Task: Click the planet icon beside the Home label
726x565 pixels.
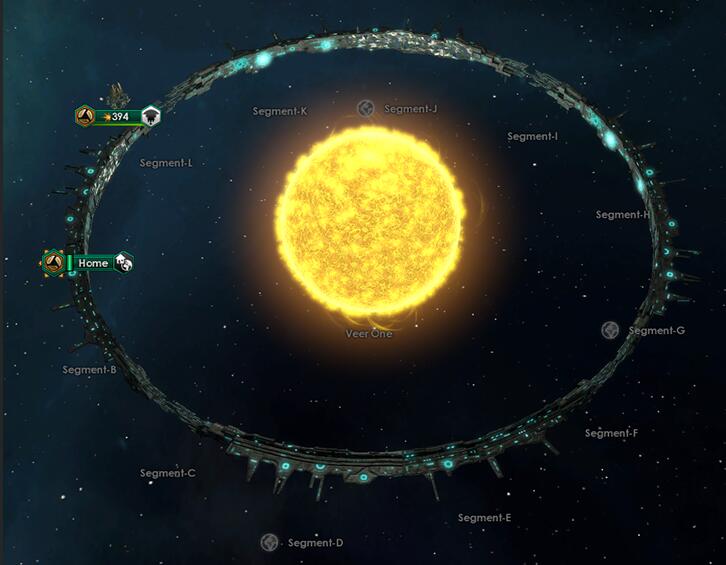Action: [123, 263]
